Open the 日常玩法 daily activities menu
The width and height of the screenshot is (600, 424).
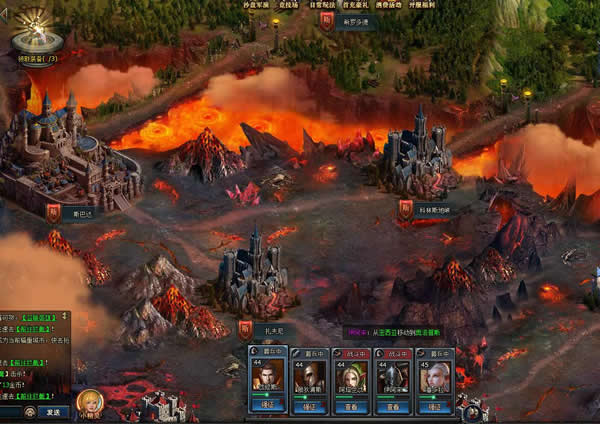point(322,4)
